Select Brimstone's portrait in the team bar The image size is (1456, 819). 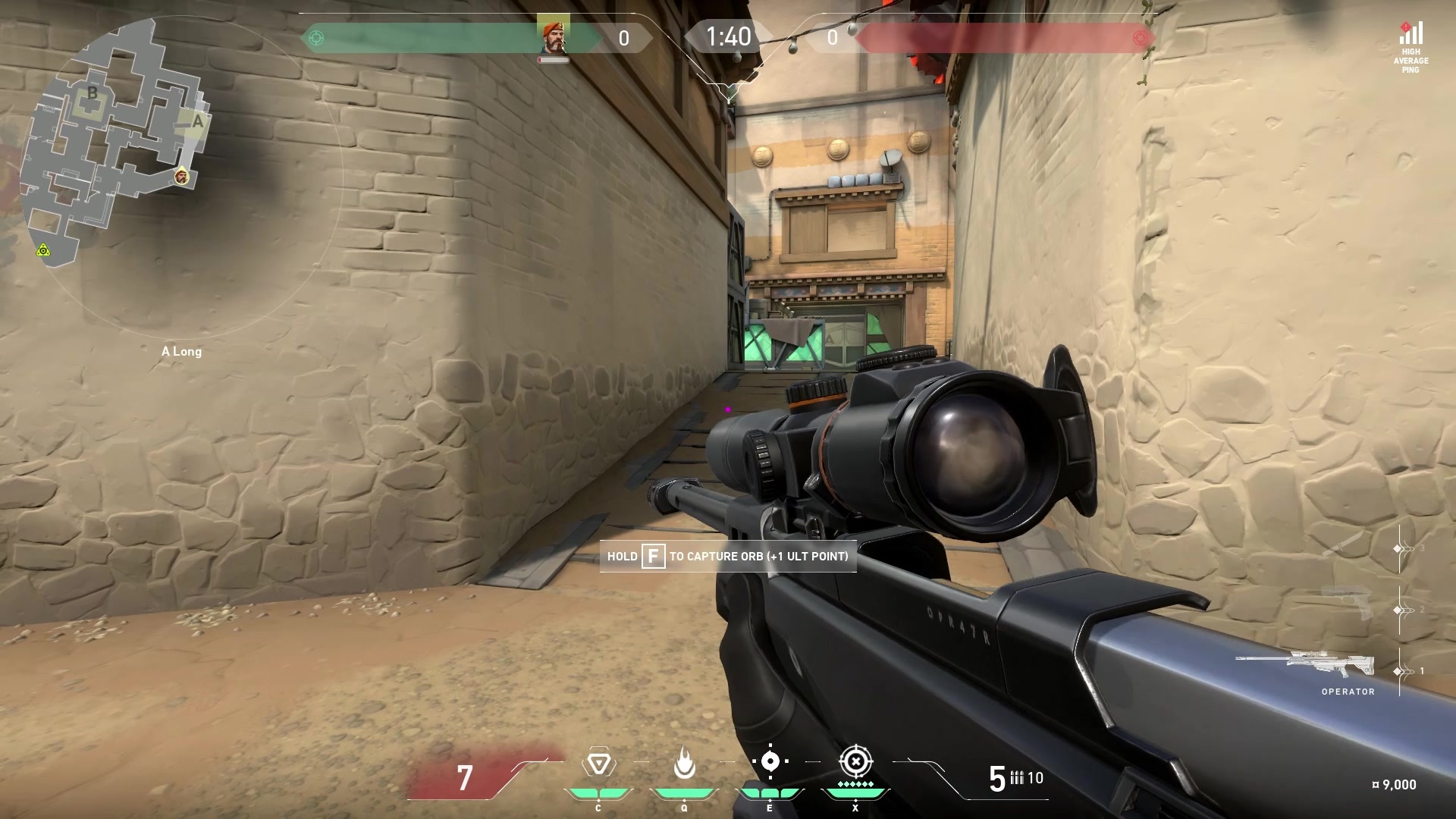[553, 38]
